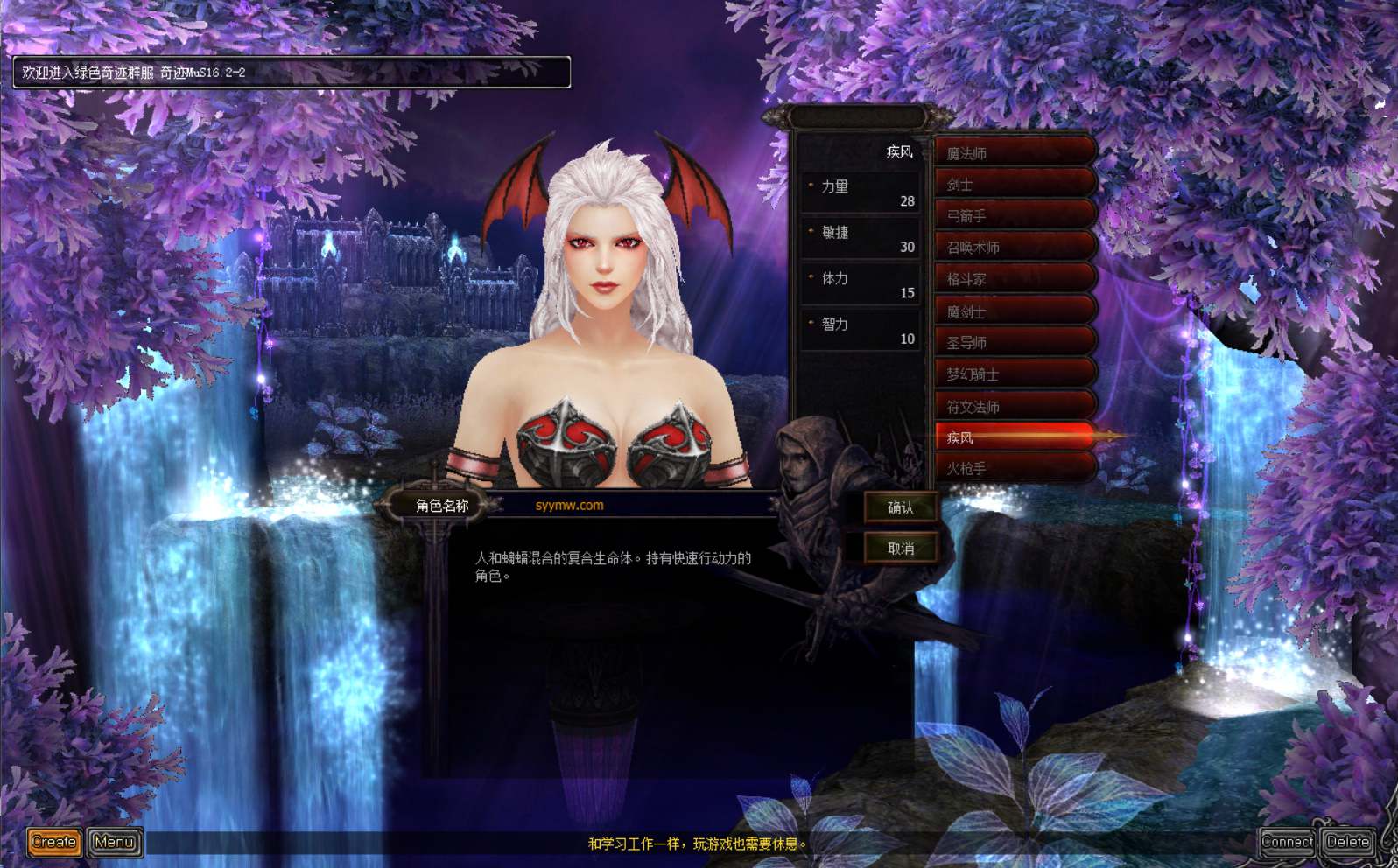Choose the 剑士 class
Image resolution: width=1398 pixels, height=868 pixels.
(1014, 185)
